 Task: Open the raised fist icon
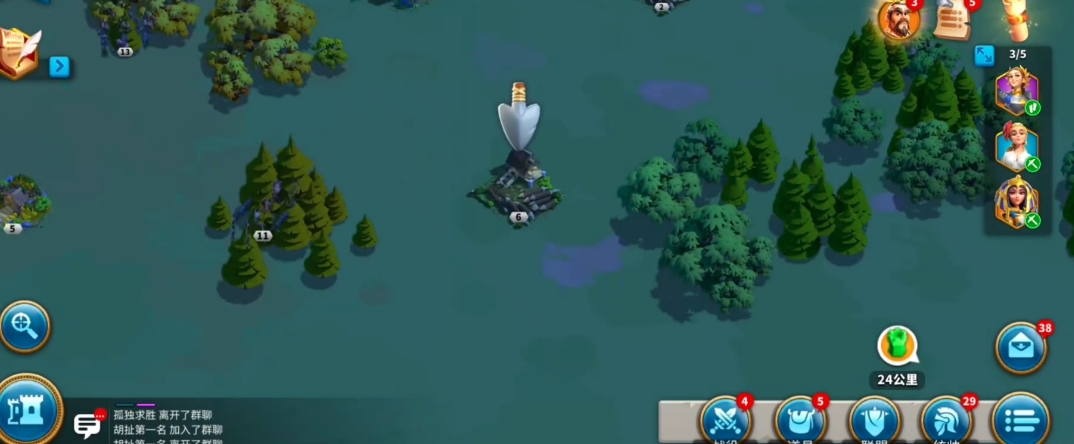point(1018,18)
